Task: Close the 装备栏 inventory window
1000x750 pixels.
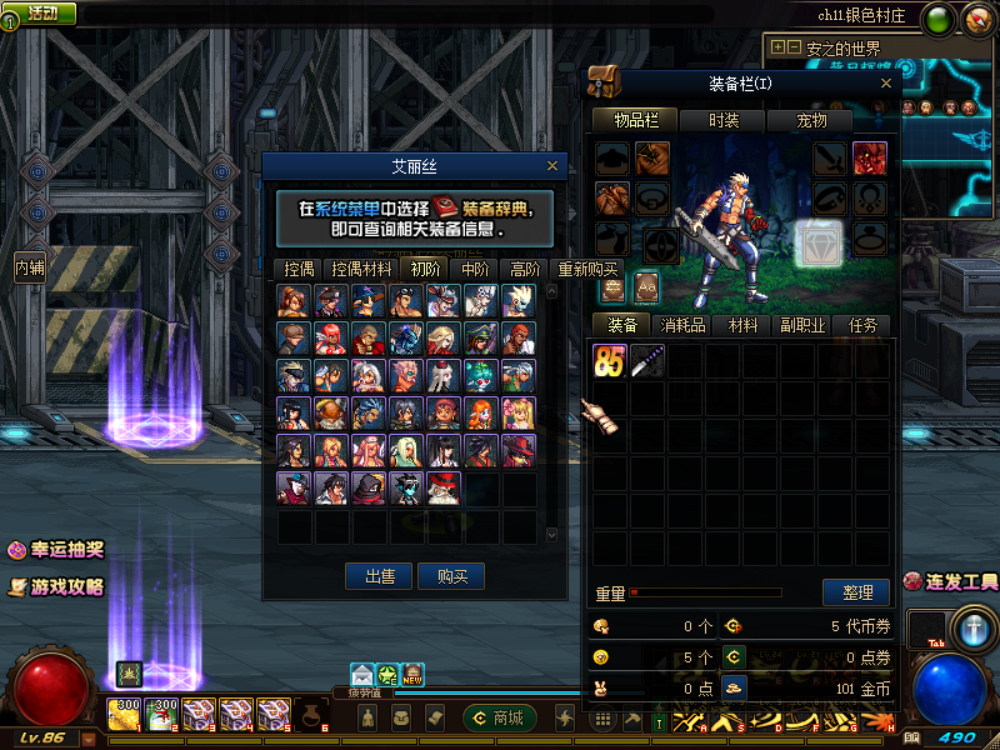Action: tap(886, 84)
